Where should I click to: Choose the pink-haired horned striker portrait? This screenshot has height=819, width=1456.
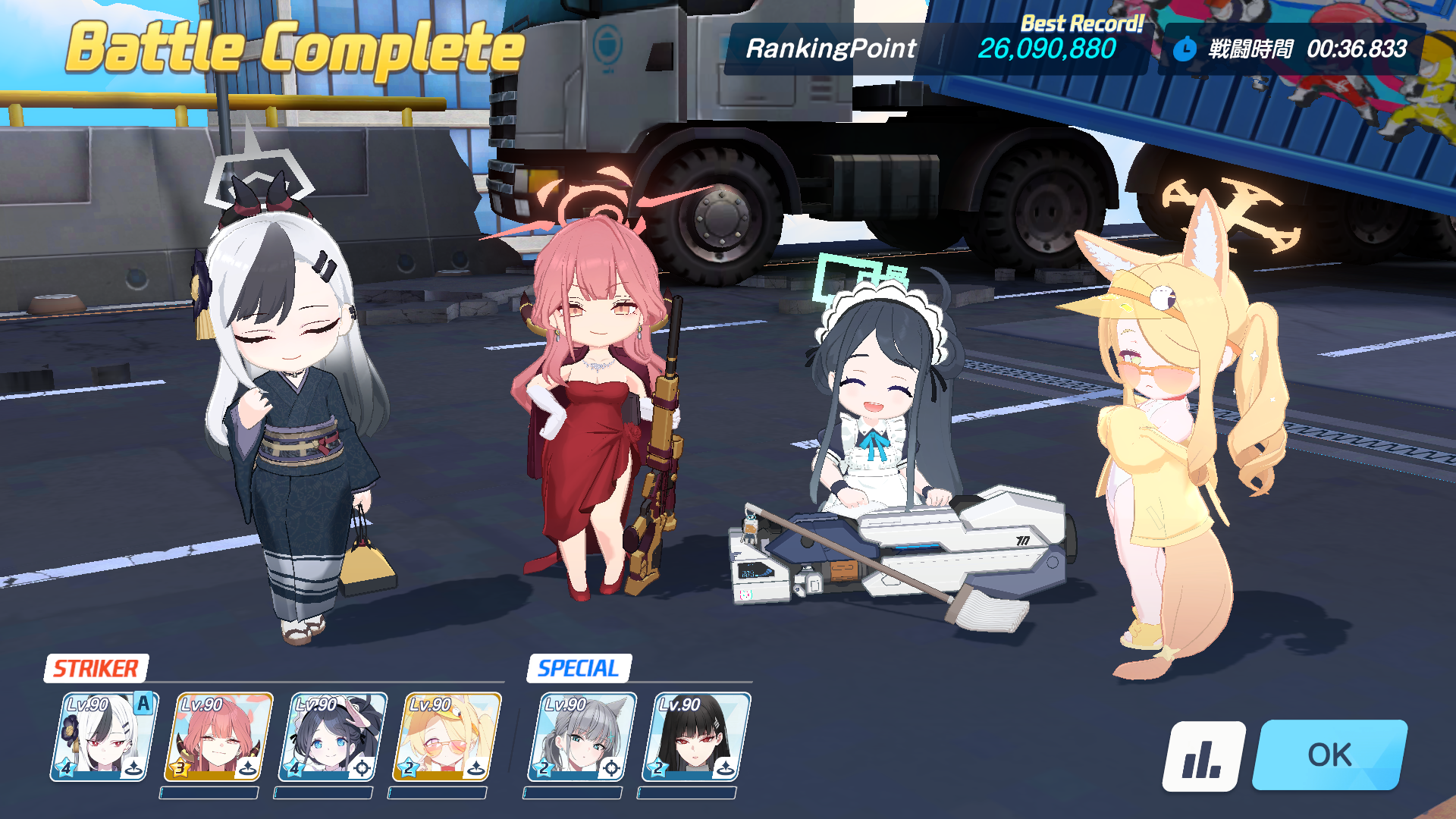[218, 736]
